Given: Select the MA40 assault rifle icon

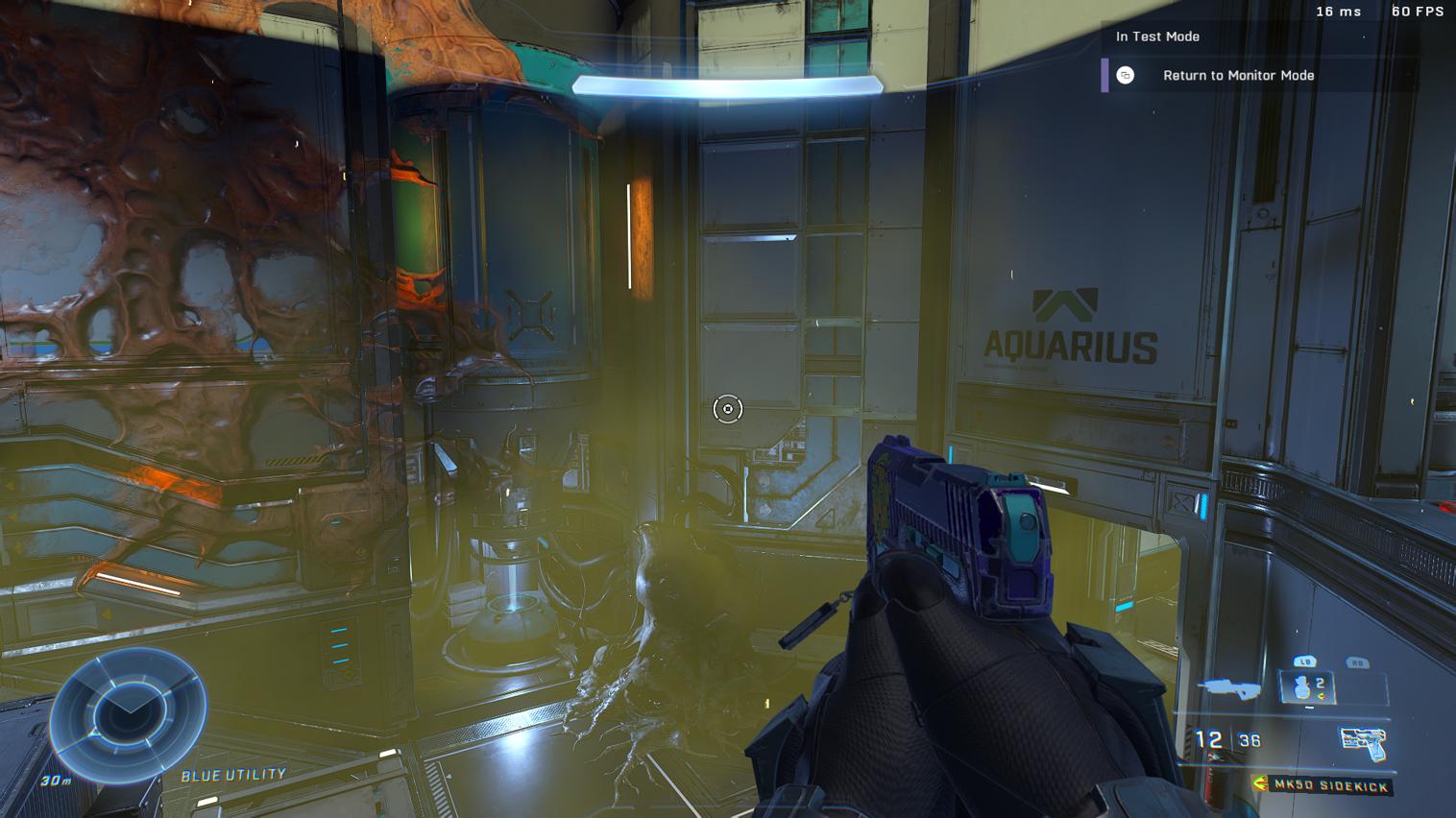Looking at the screenshot, I should 1230,688.
